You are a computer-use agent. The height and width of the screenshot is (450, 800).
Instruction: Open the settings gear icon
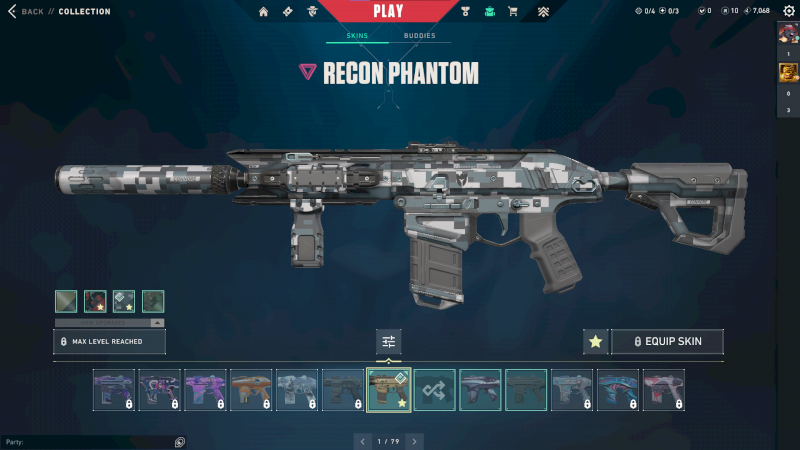click(x=788, y=11)
